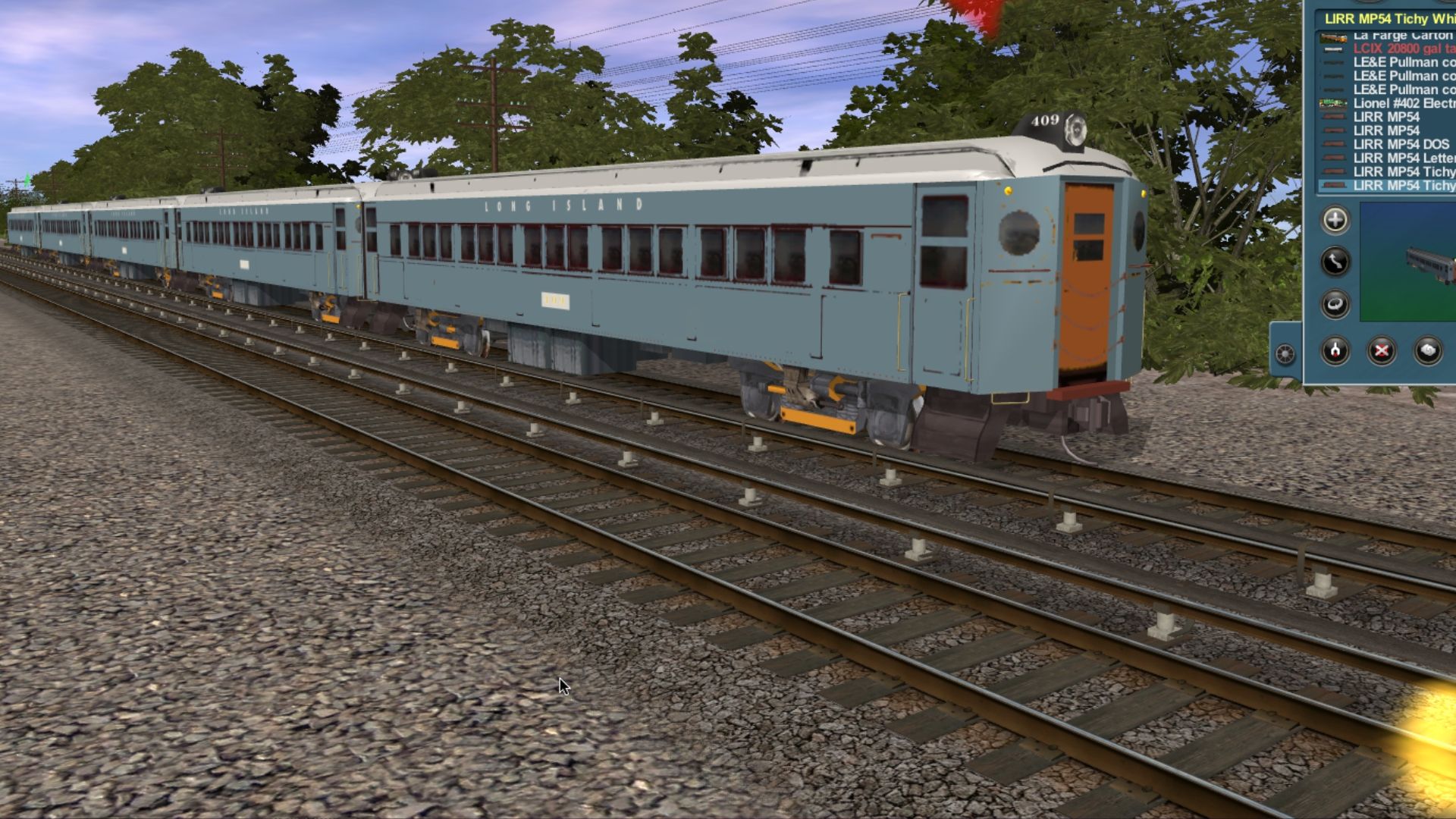1456x819 pixels.
Task: Select the smoke effects tool
Action: click(x=1429, y=351)
